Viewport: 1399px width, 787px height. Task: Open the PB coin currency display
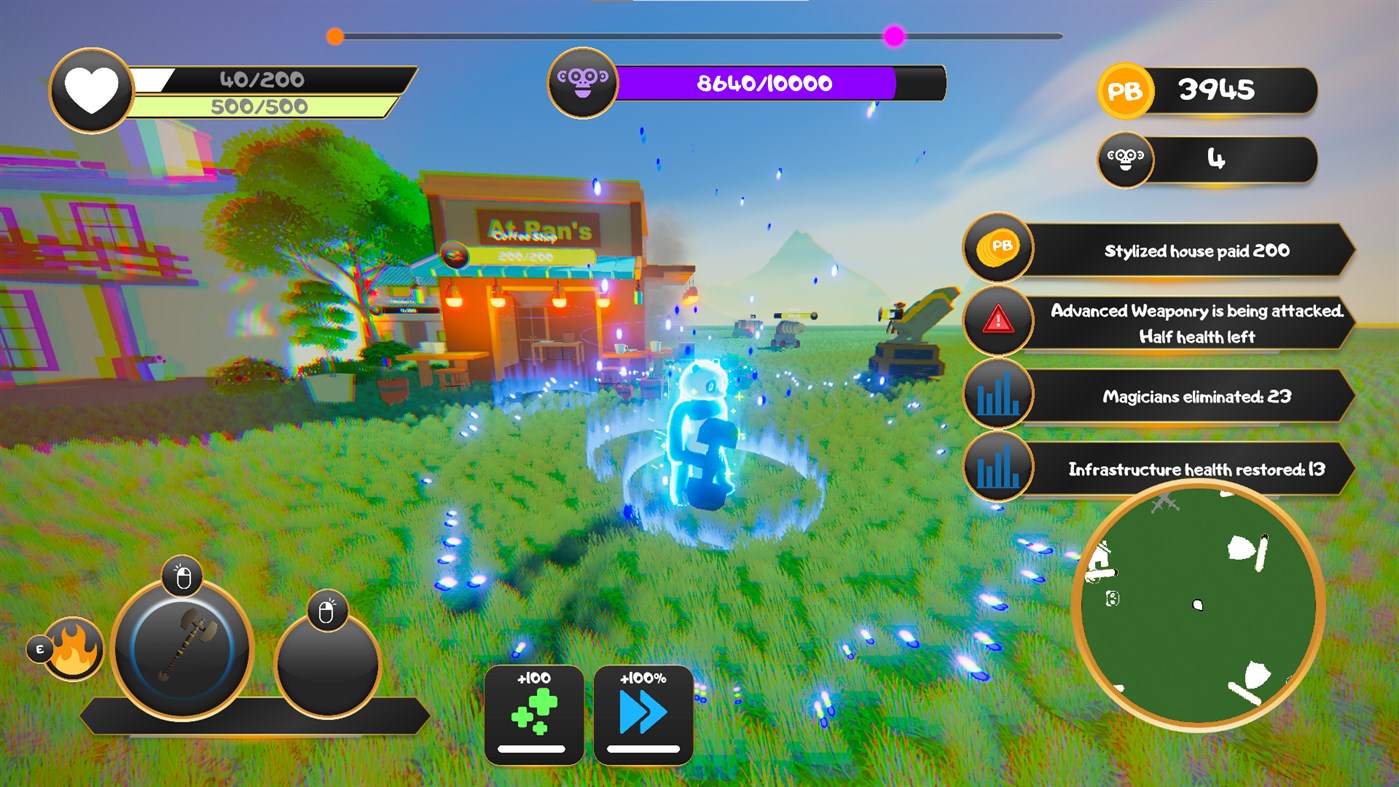(x=1207, y=91)
